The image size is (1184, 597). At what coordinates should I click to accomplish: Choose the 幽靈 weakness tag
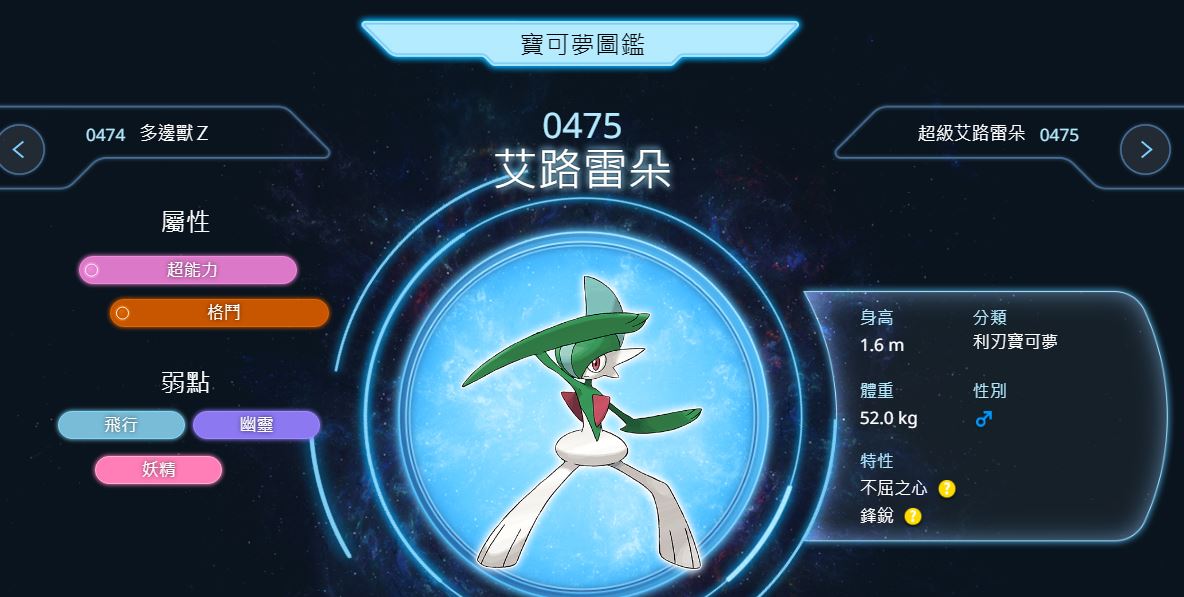click(x=256, y=425)
